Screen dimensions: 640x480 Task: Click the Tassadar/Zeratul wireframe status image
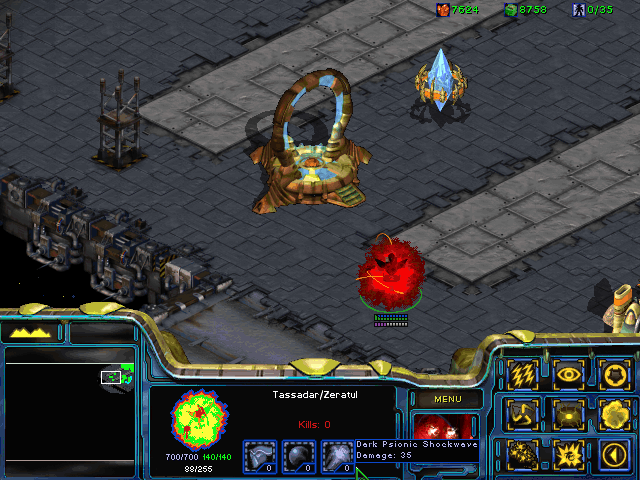click(x=200, y=420)
